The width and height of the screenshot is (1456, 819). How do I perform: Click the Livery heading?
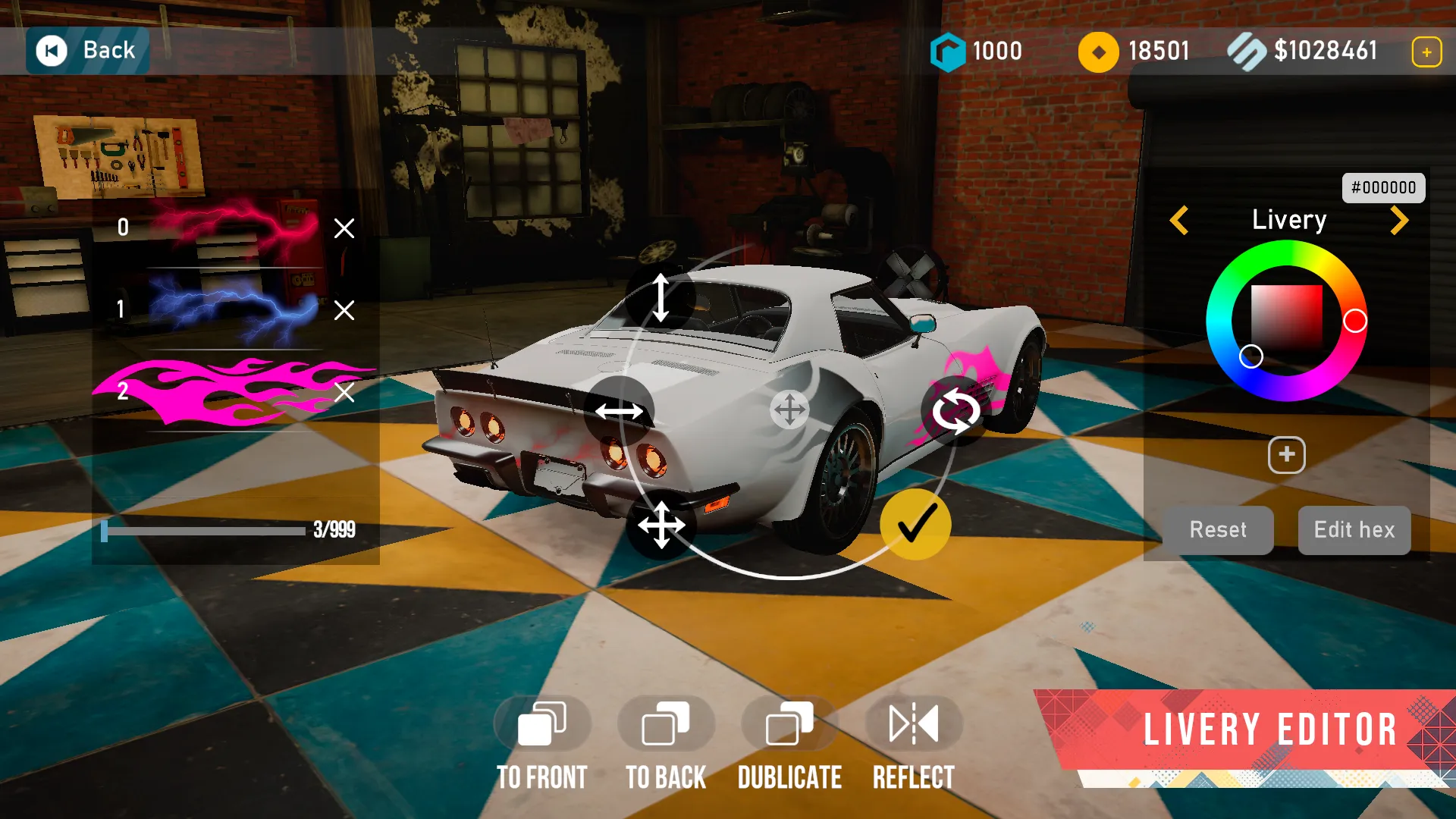[x=1288, y=220]
